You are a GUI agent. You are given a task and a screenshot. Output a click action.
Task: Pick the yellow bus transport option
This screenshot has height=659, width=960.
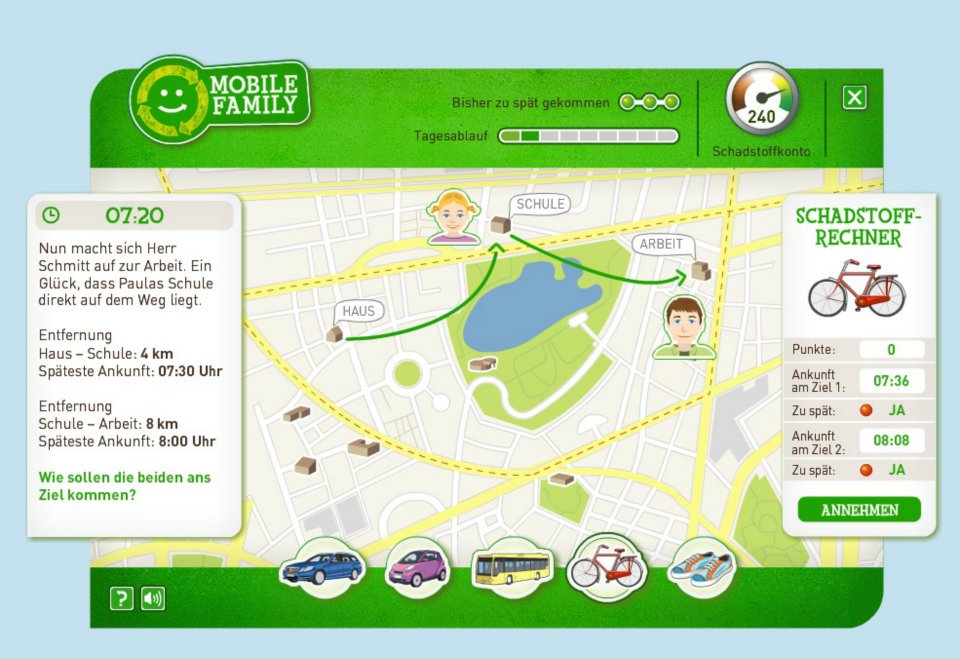click(511, 568)
